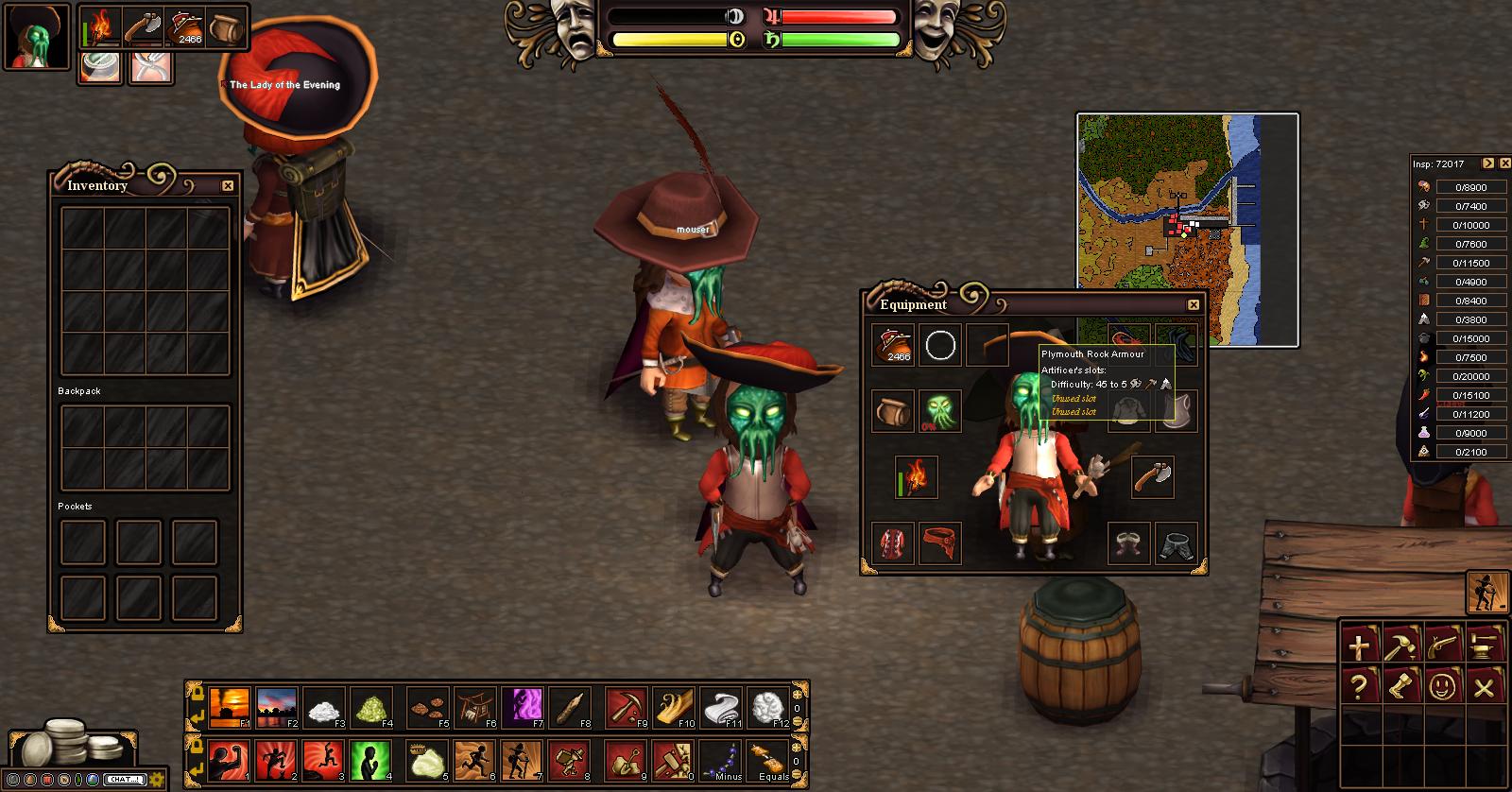Activate the F1 sunset hotbar slot

click(x=230, y=708)
